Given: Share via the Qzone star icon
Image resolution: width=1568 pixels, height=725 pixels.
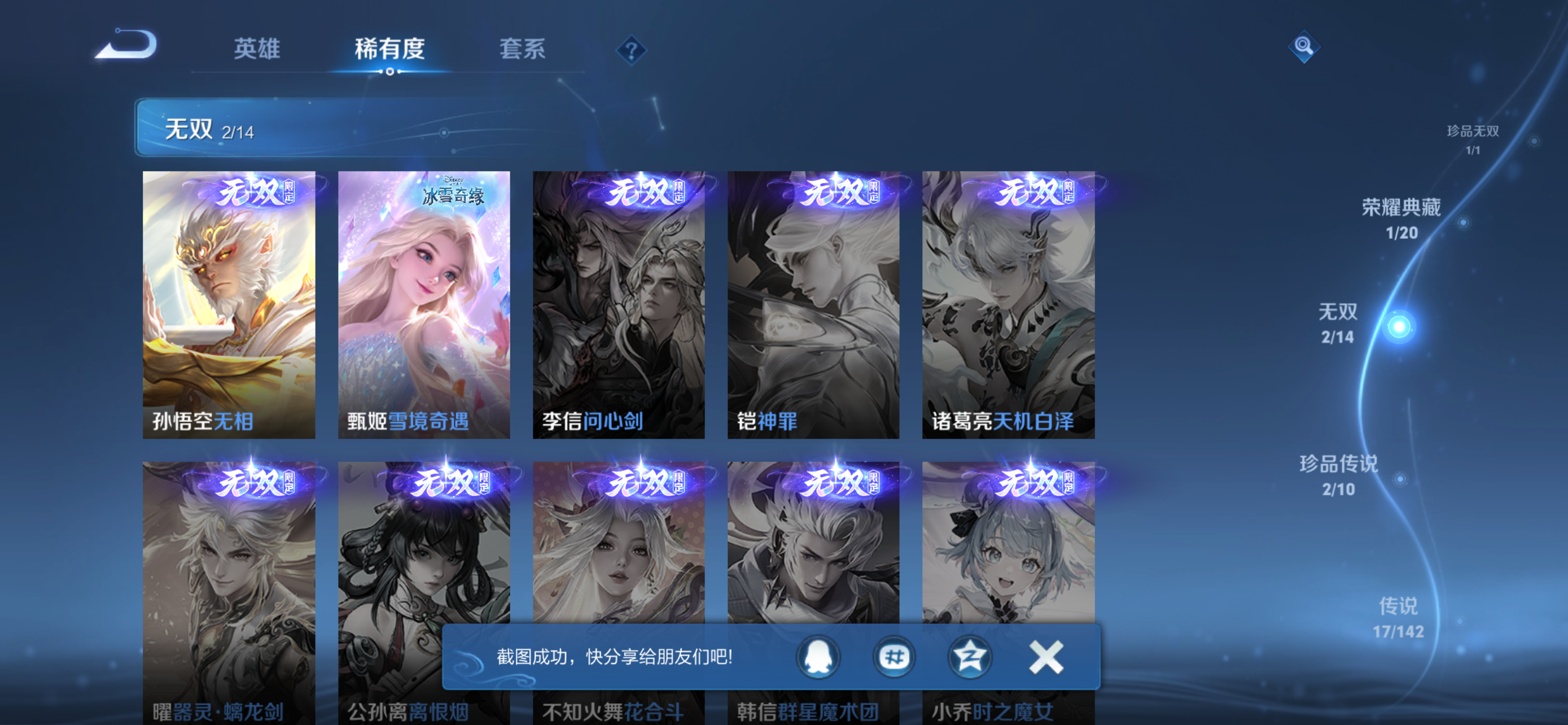Looking at the screenshot, I should (970, 657).
